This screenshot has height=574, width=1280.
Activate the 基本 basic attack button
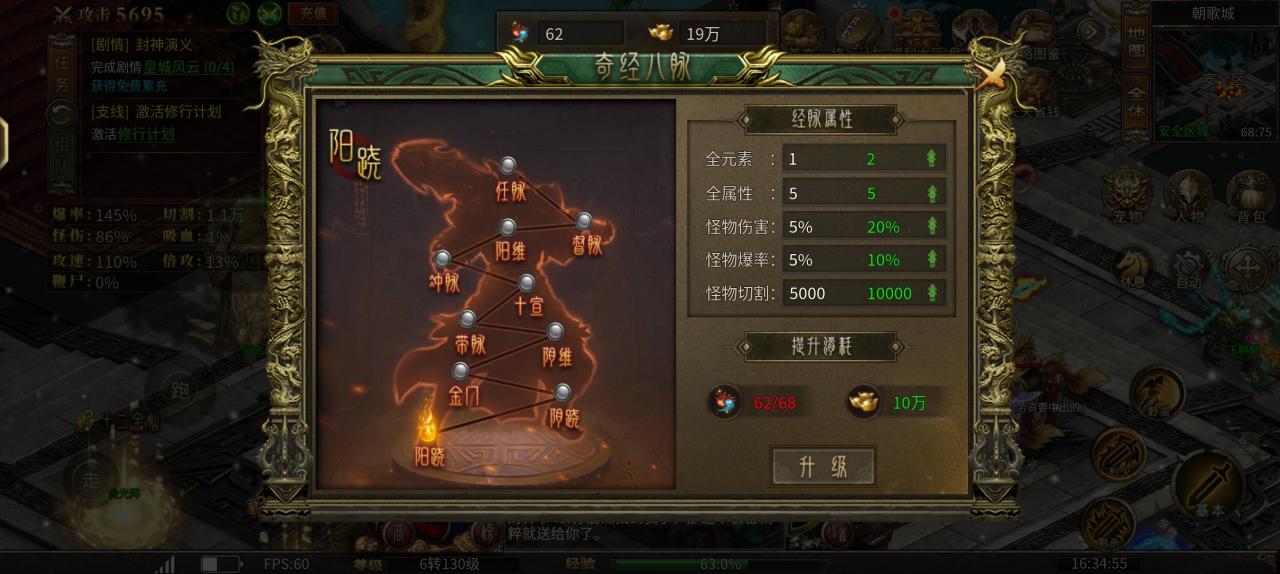pyautogui.click(x=1211, y=487)
